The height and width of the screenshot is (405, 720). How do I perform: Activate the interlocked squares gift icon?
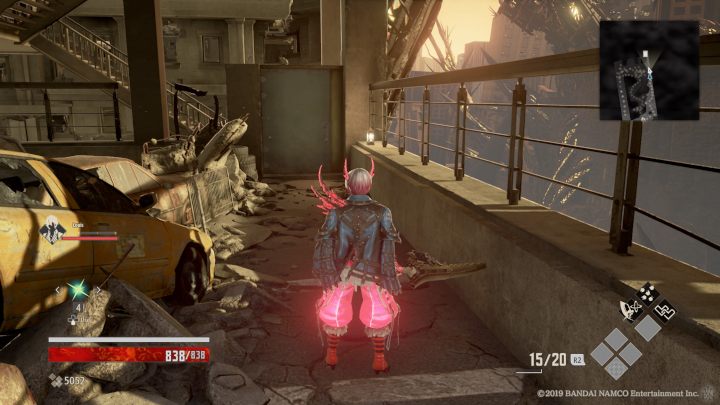[x=663, y=310]
